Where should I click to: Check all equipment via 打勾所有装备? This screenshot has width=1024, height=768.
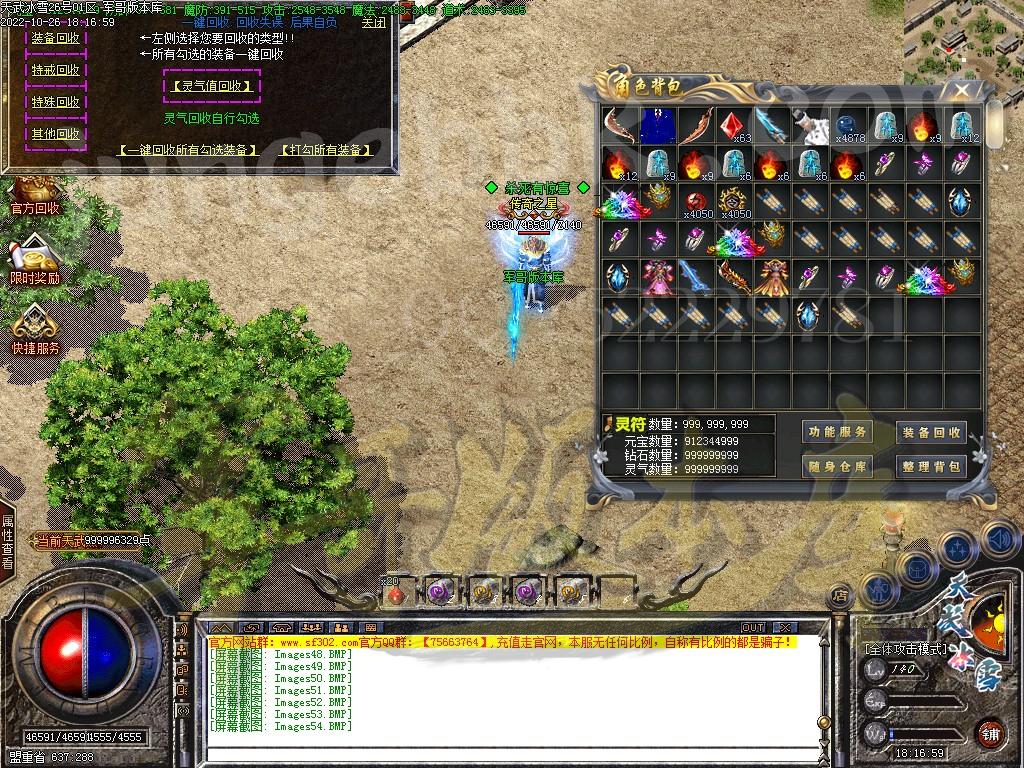(326, 150)
